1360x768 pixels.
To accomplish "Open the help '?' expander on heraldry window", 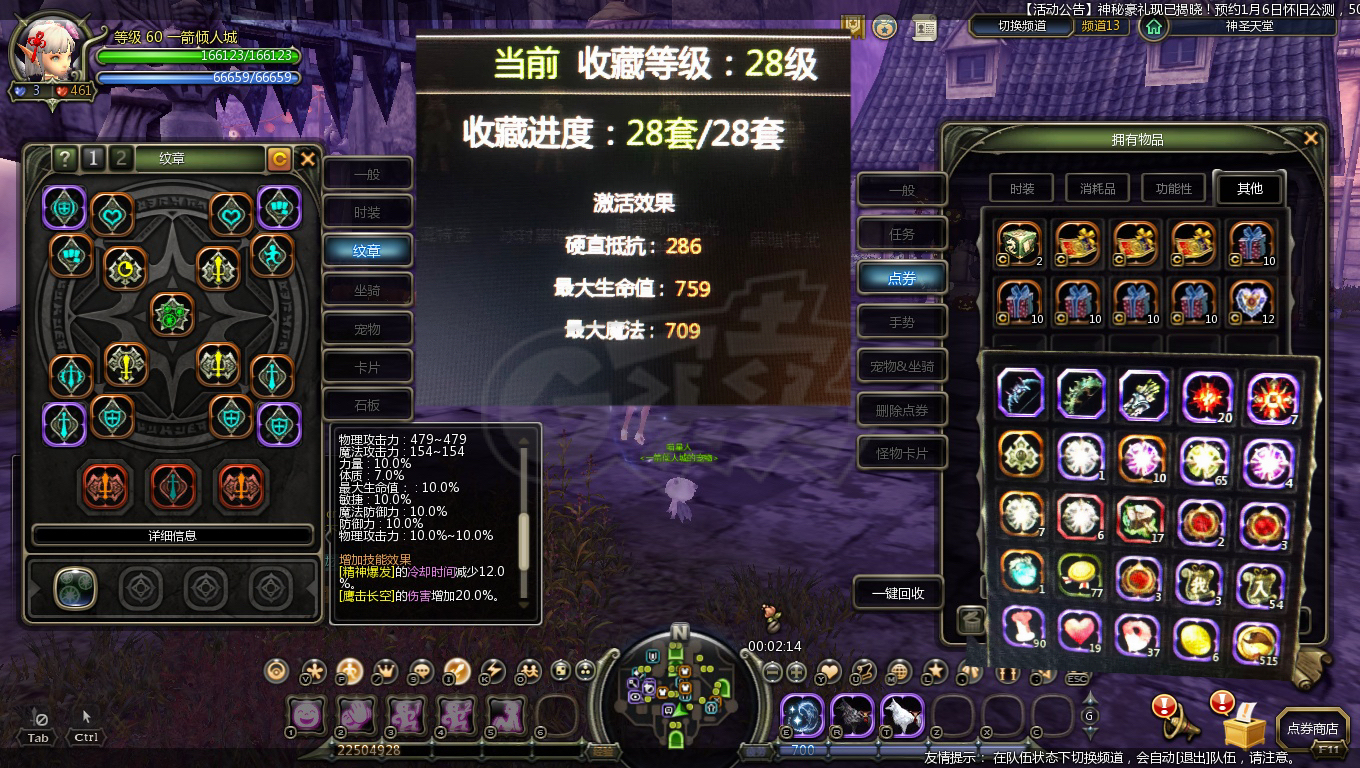I will tap(65, 158).
